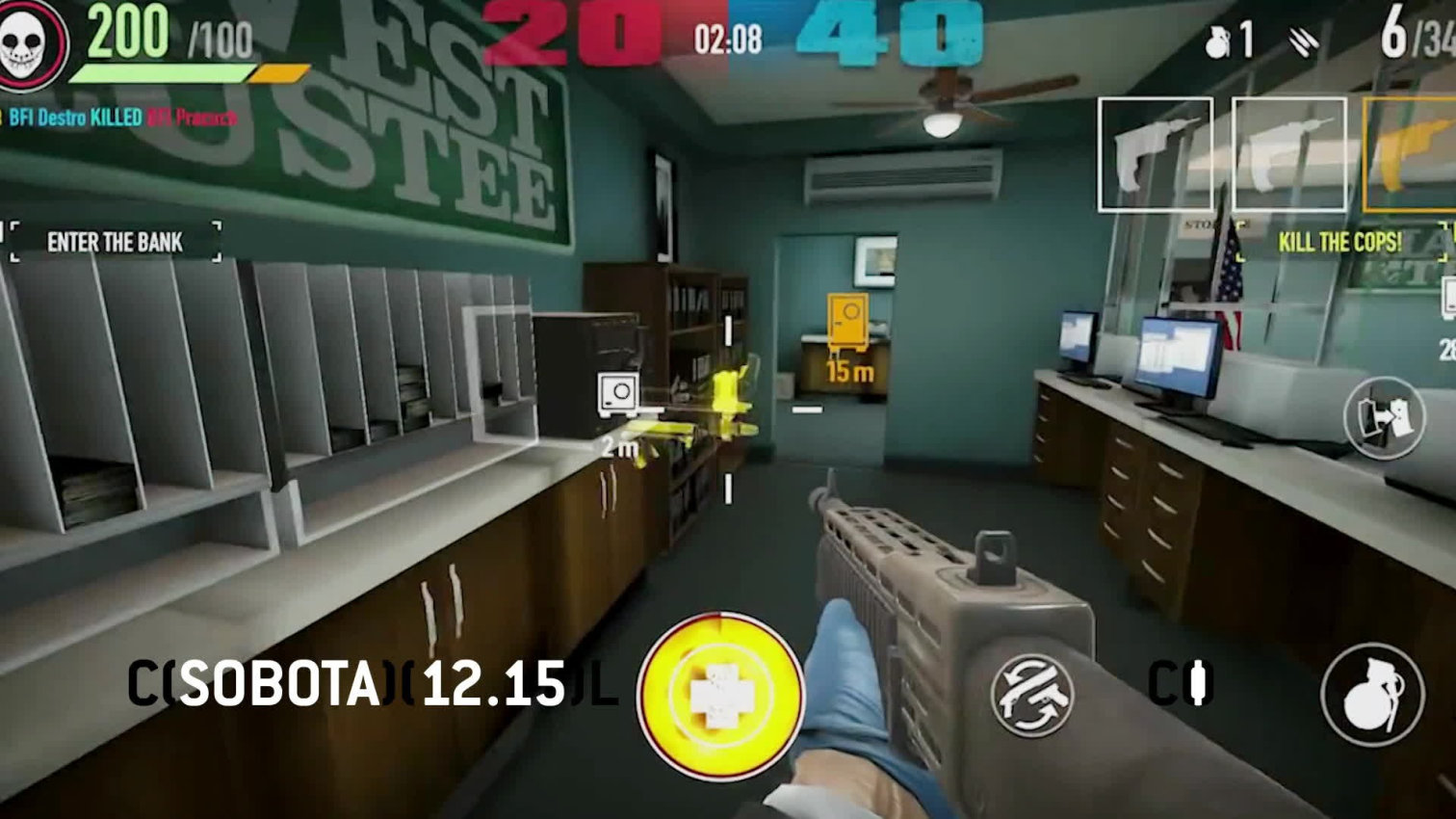Screen dimensions: 1456x819
Task: Open the Kill the Cops objective
Action: [1339, 242]
